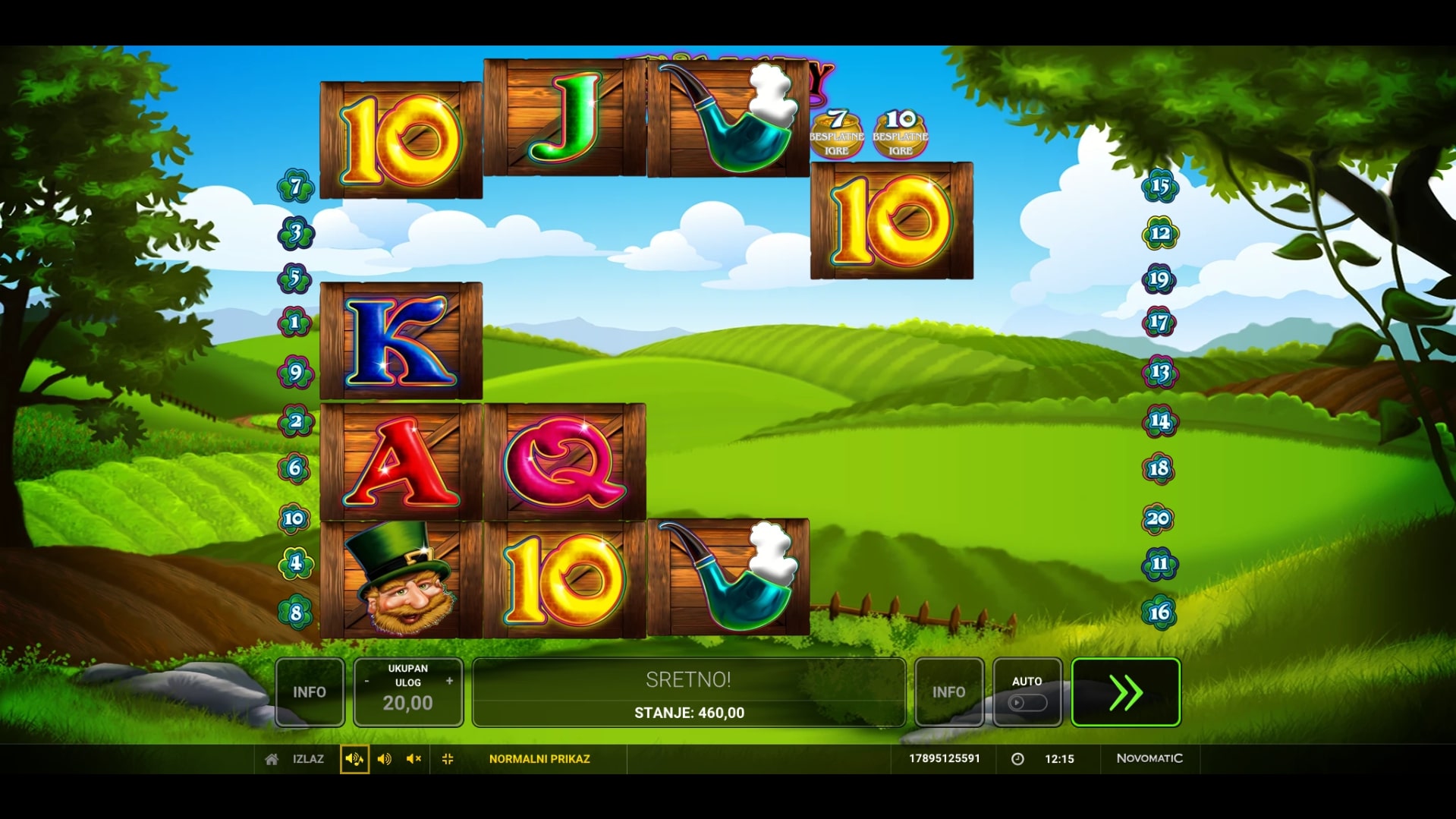This screenshot has height=819, width=1456.
Task: Mute all sound with the crossed speaker
Action: (414, 759)
